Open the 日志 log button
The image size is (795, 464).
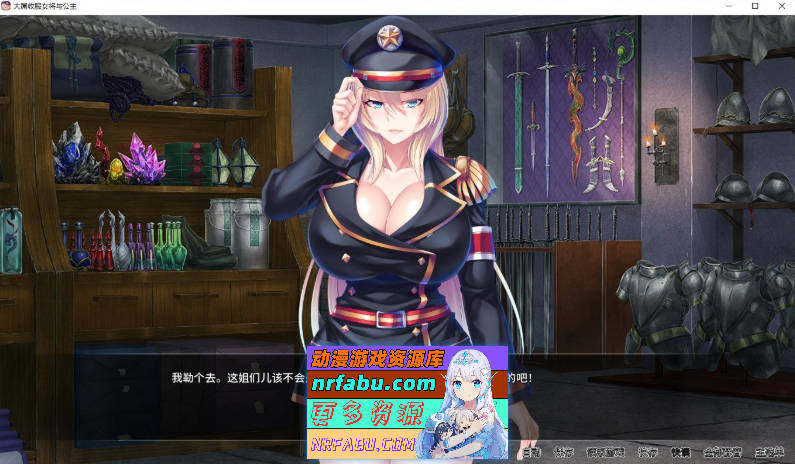(x=531, y=452)
